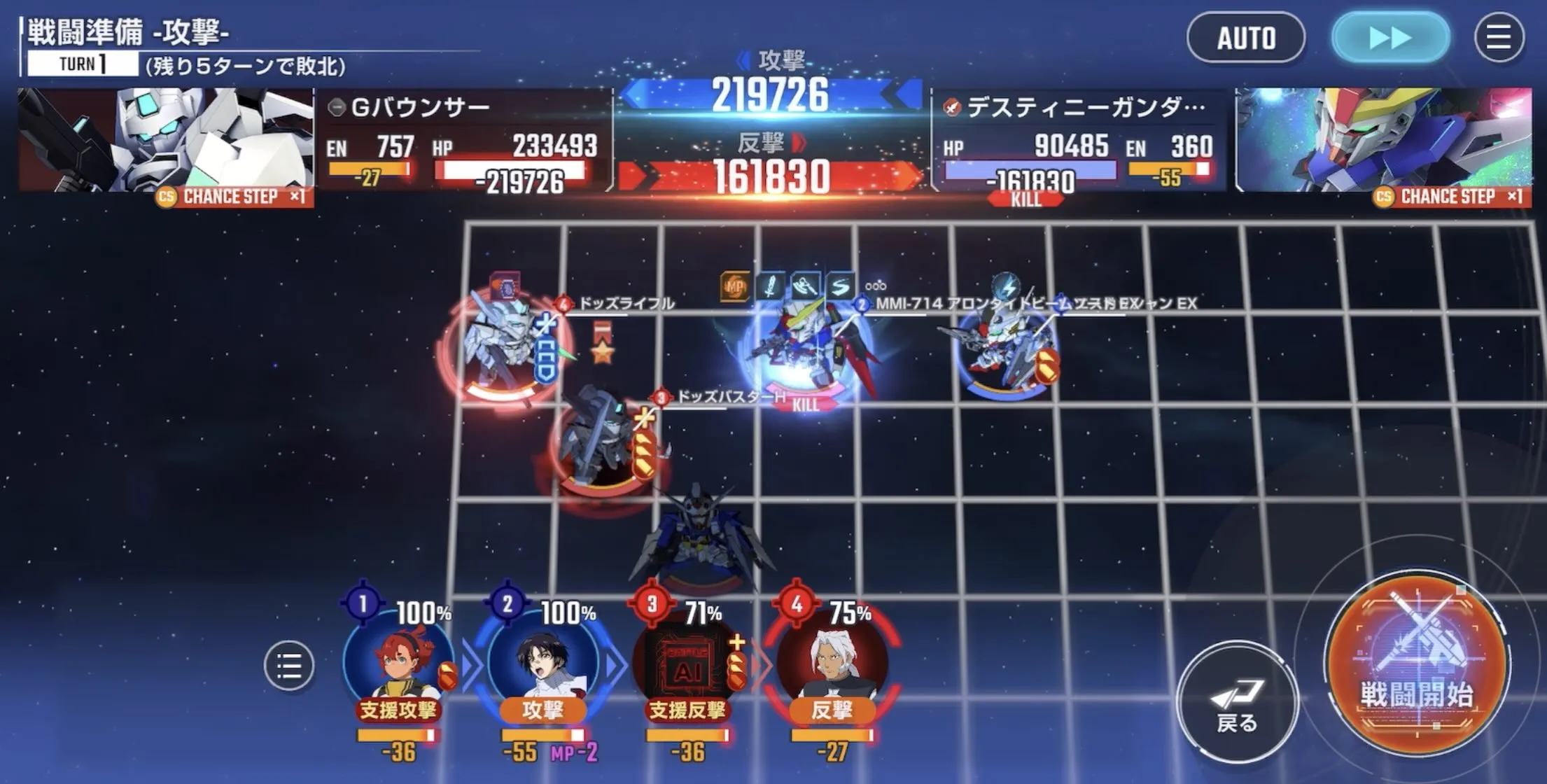The height and width of the screenshot is (784, 1547).
Task: Select the MP boost icon above the Destiny unit
Action: tap(734, 285)
